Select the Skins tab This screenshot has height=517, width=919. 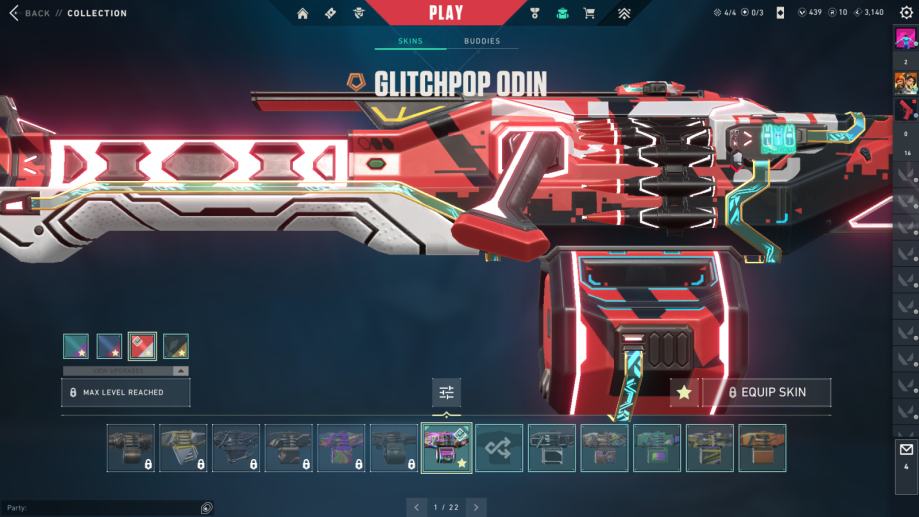[410, 41]
